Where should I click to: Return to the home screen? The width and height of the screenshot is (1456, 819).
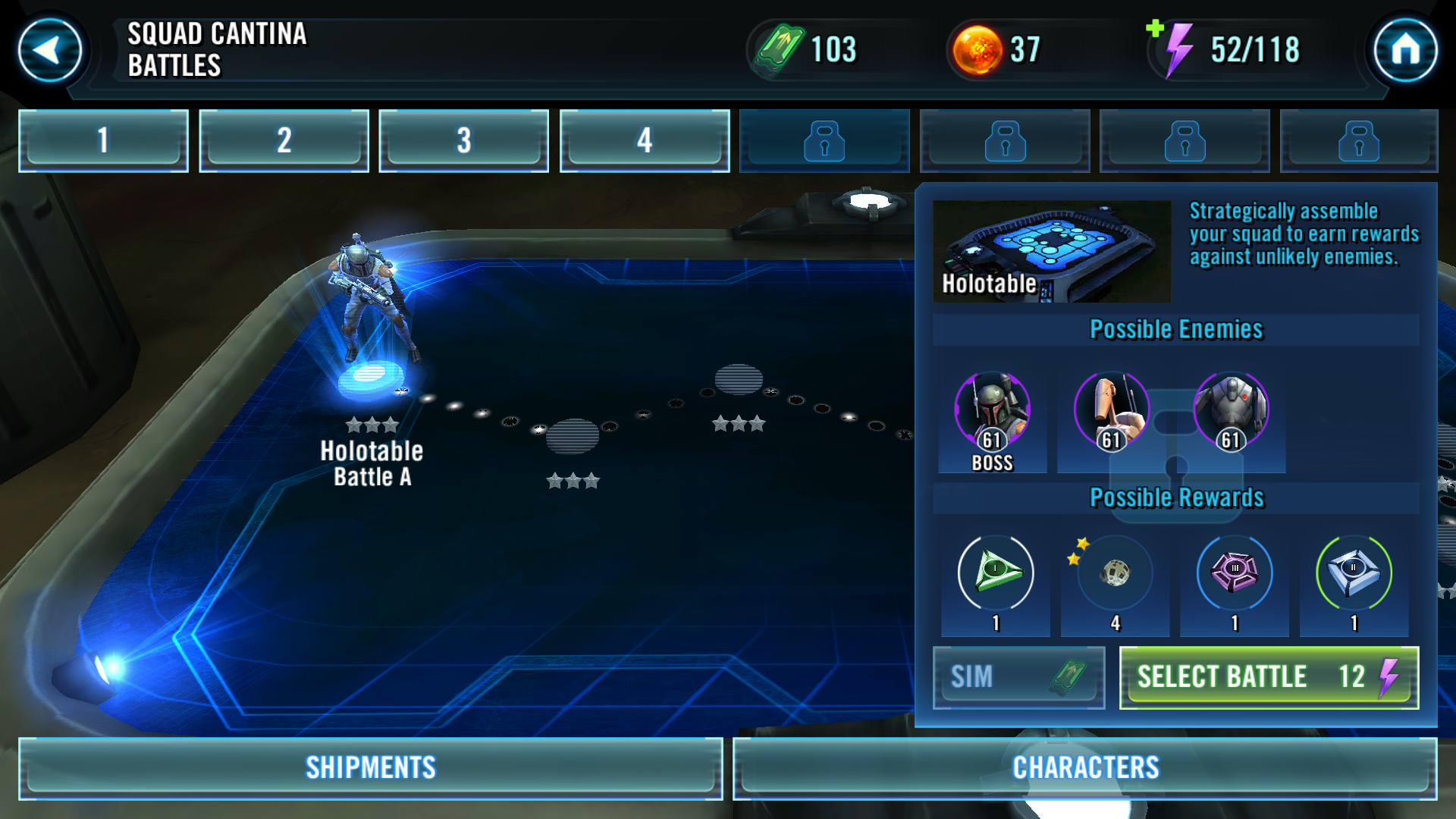1405,50
